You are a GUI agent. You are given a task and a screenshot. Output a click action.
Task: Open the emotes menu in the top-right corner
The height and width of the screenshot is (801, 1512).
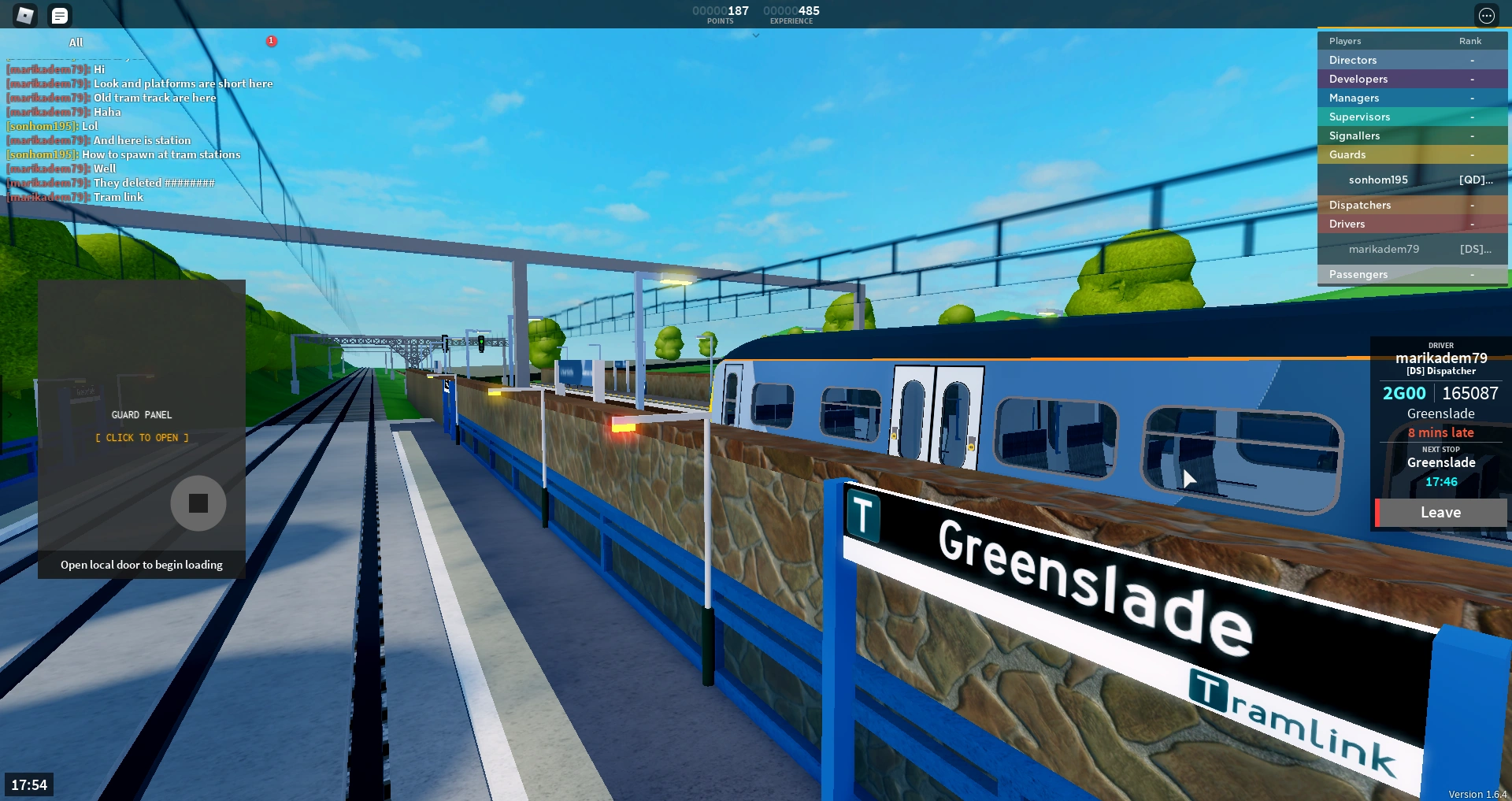click(1487, 16)
